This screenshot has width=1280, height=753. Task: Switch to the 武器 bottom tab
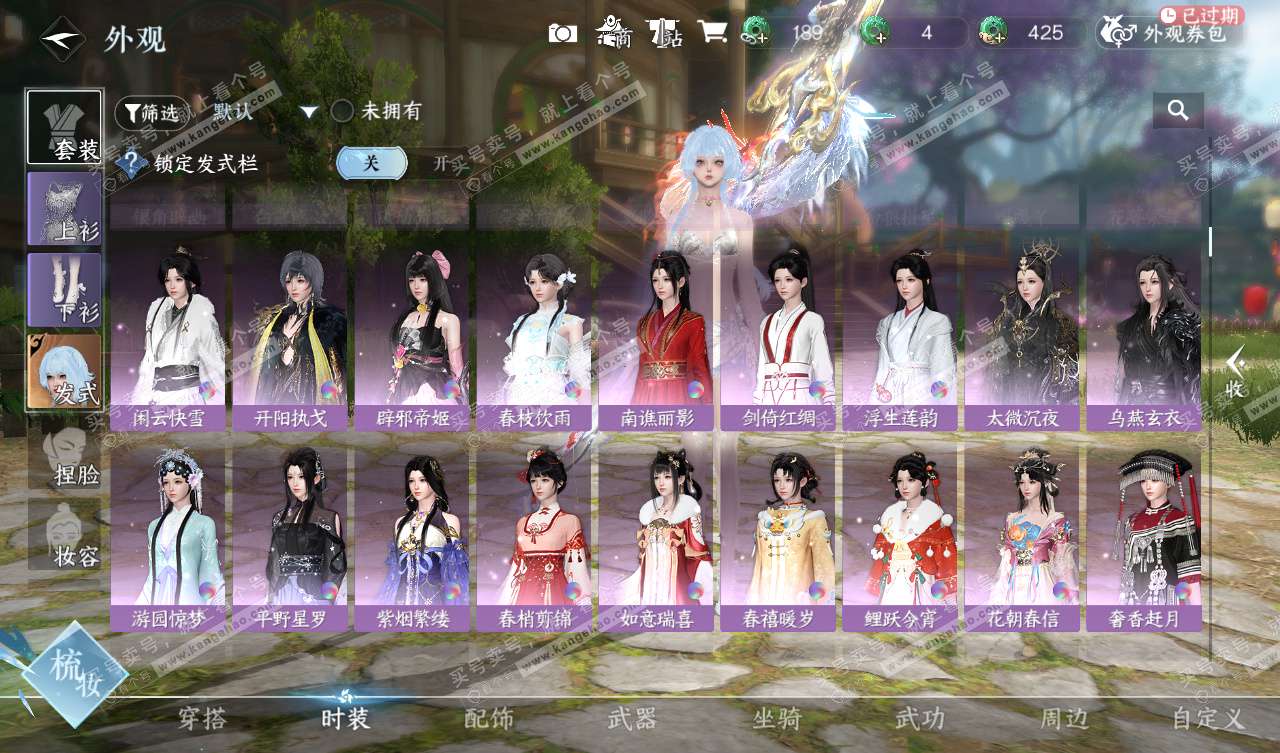632,718
